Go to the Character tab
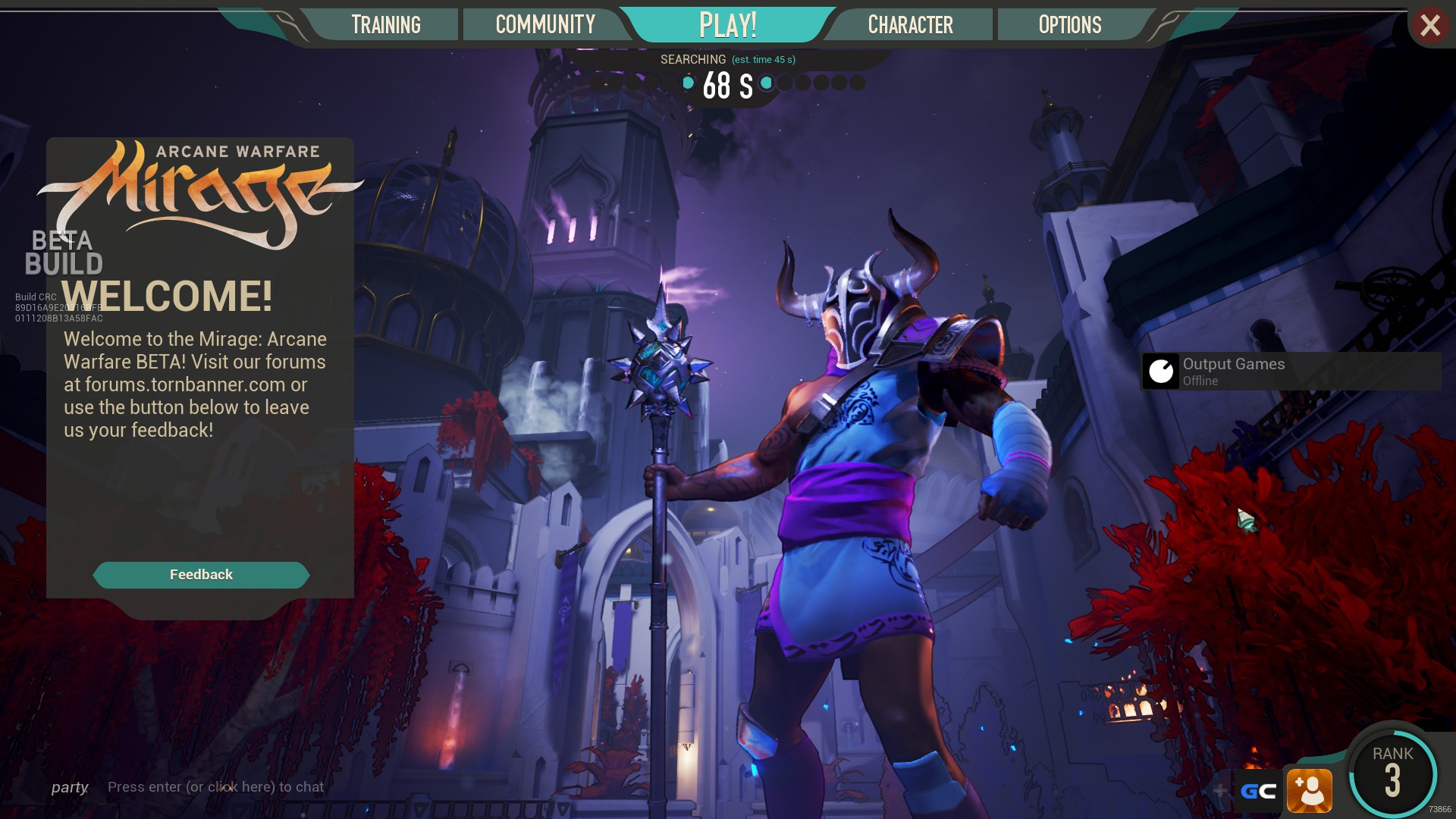Screen dimensions: 1456x819 click(910, 25)
